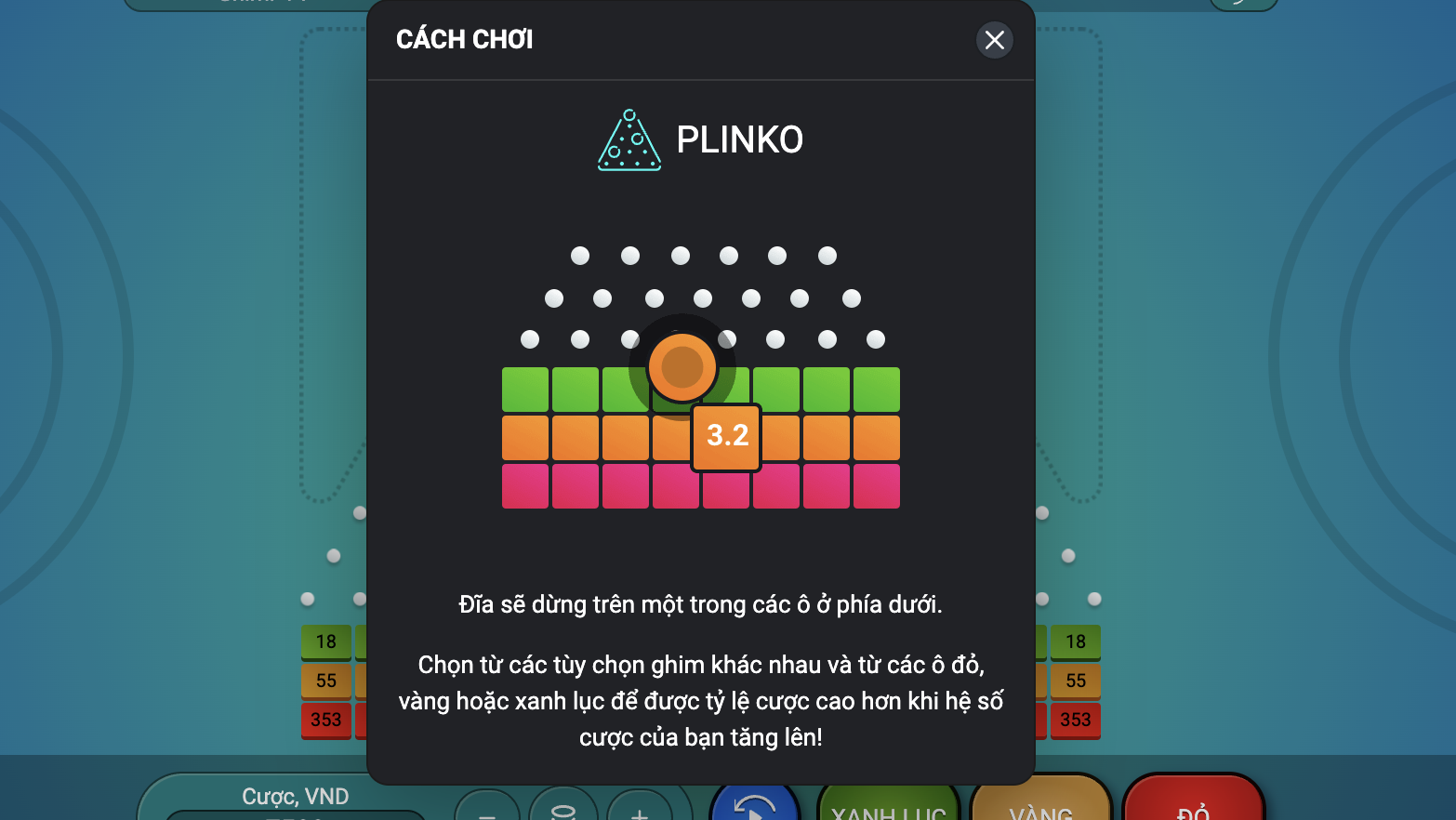
Task: Click the curved arrow icon at top right
Action: pos(1243,5)
